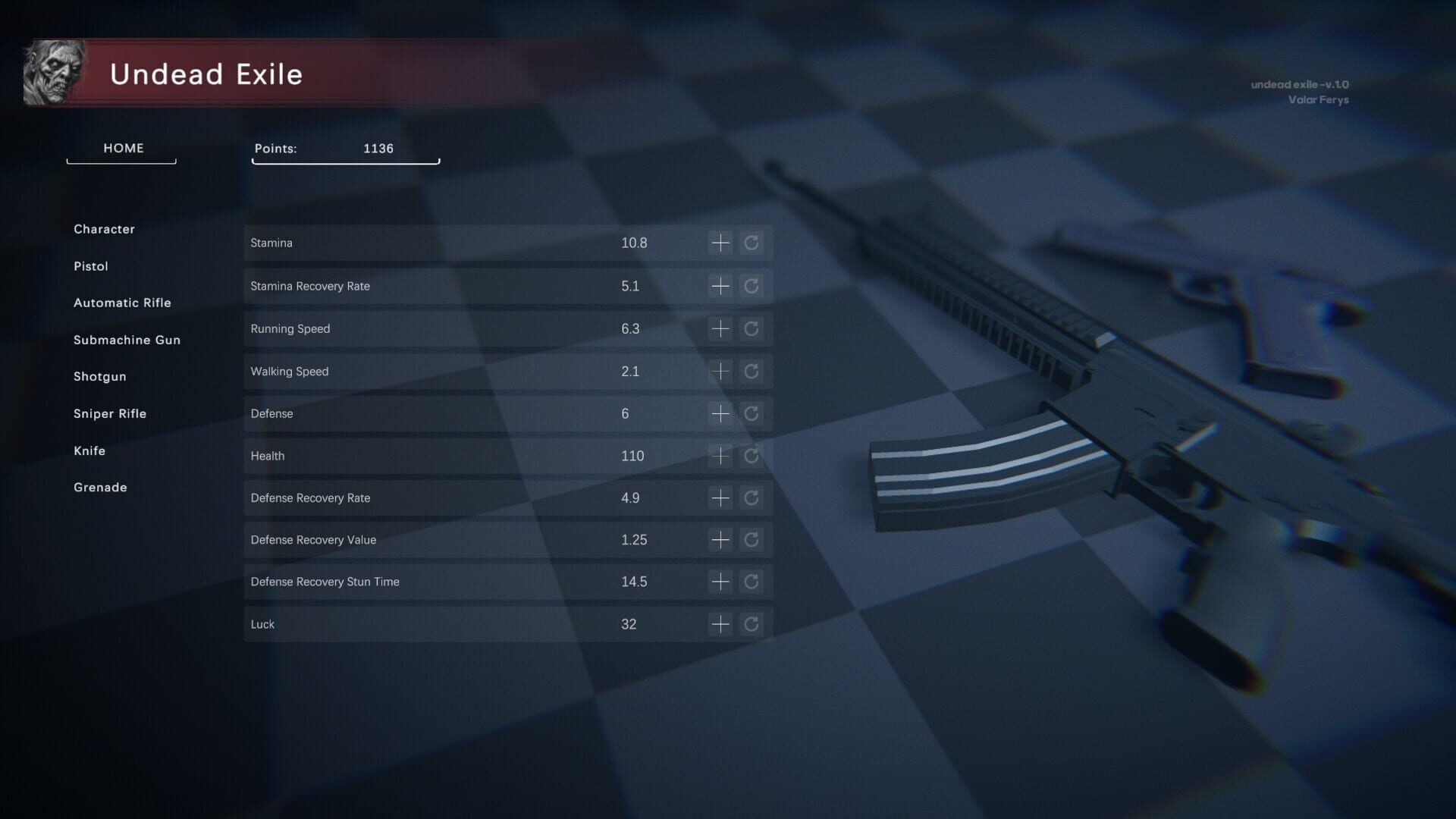The height and width of the screenshot is (819, 1456).
Task: Open the Sniper Rifle section
Action: (110, 413)
